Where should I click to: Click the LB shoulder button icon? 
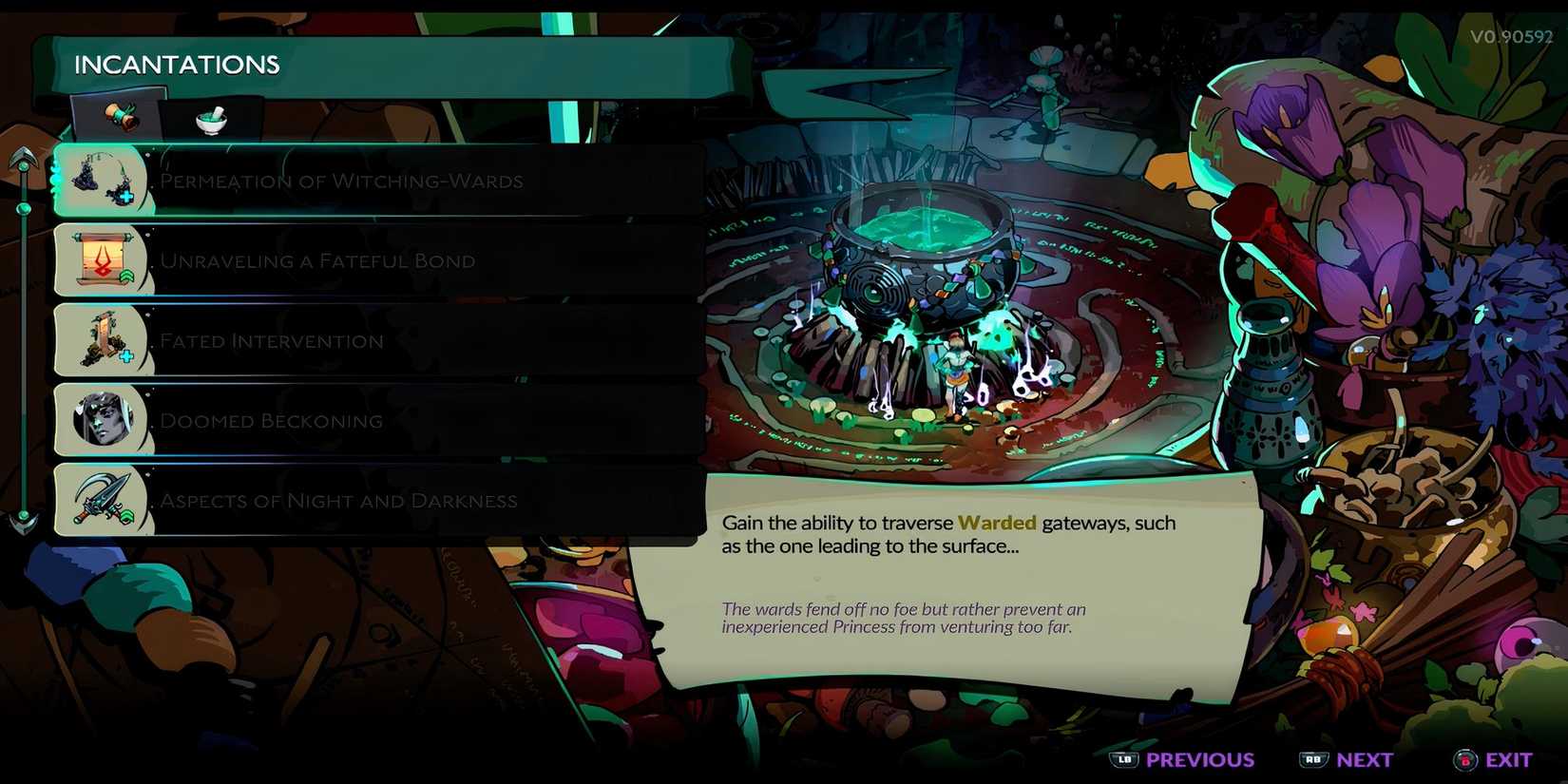1125,759
